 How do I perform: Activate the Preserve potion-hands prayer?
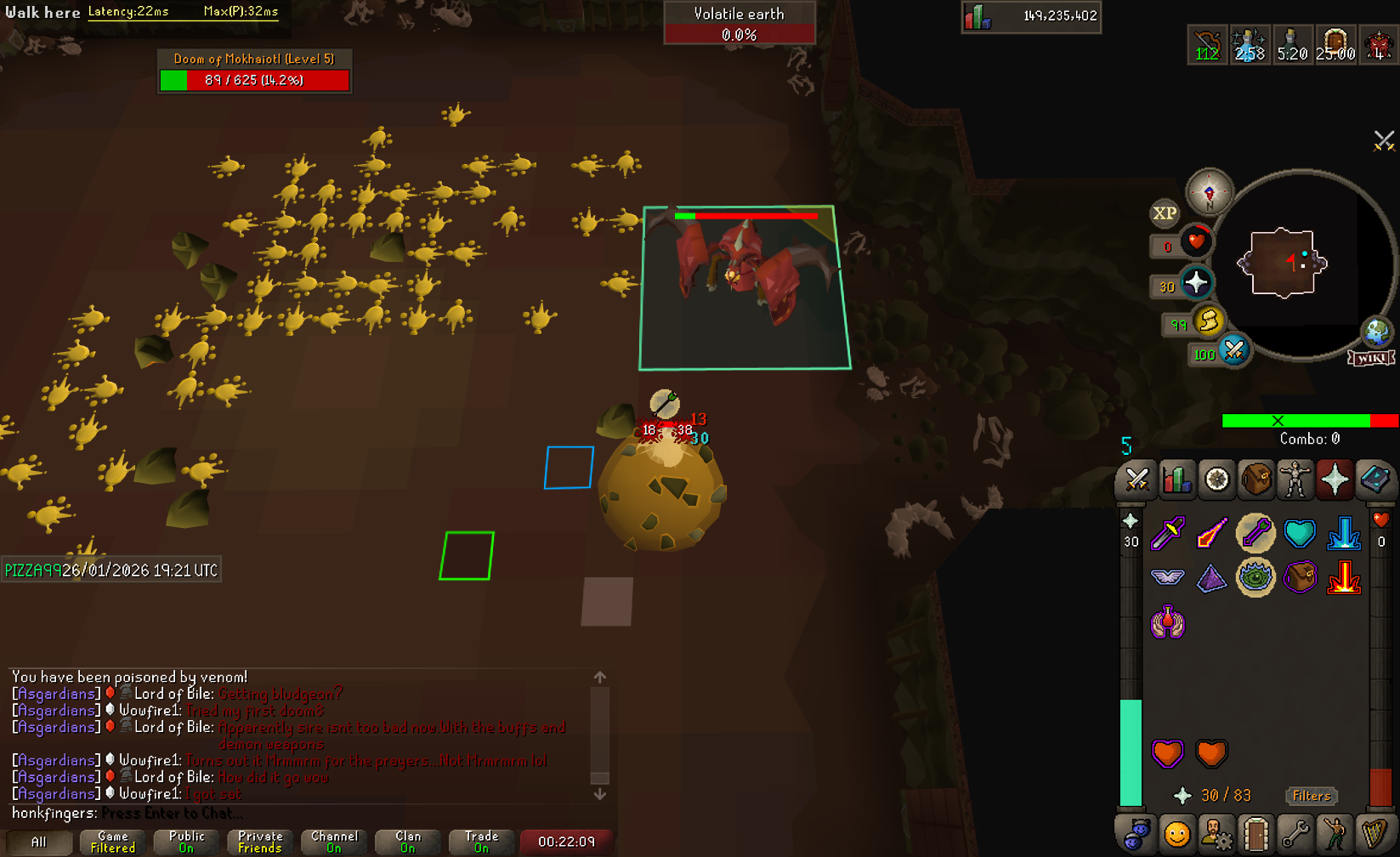[x=1168, y=622]
